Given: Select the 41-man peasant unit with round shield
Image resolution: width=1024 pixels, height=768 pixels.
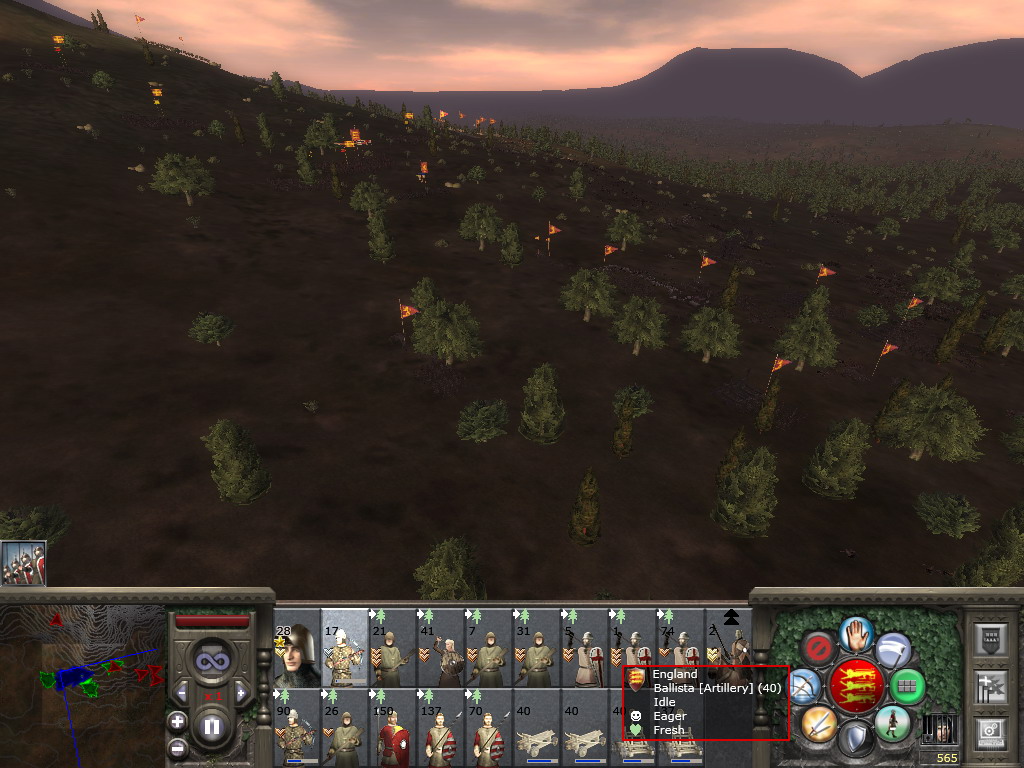Looking at the screenshot, I should click(x=441, y=648).
